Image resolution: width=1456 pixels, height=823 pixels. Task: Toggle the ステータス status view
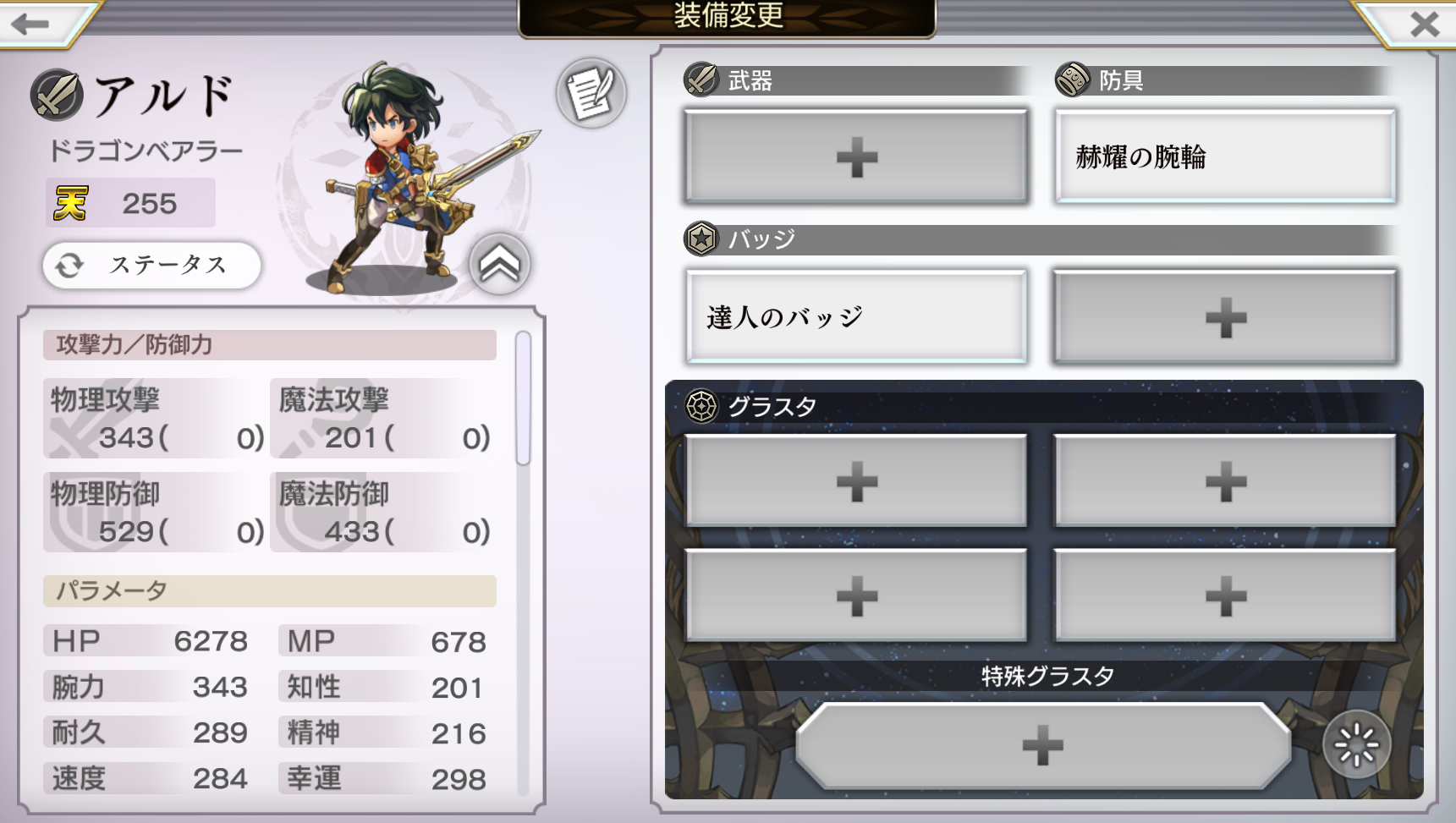click(152, 266)
